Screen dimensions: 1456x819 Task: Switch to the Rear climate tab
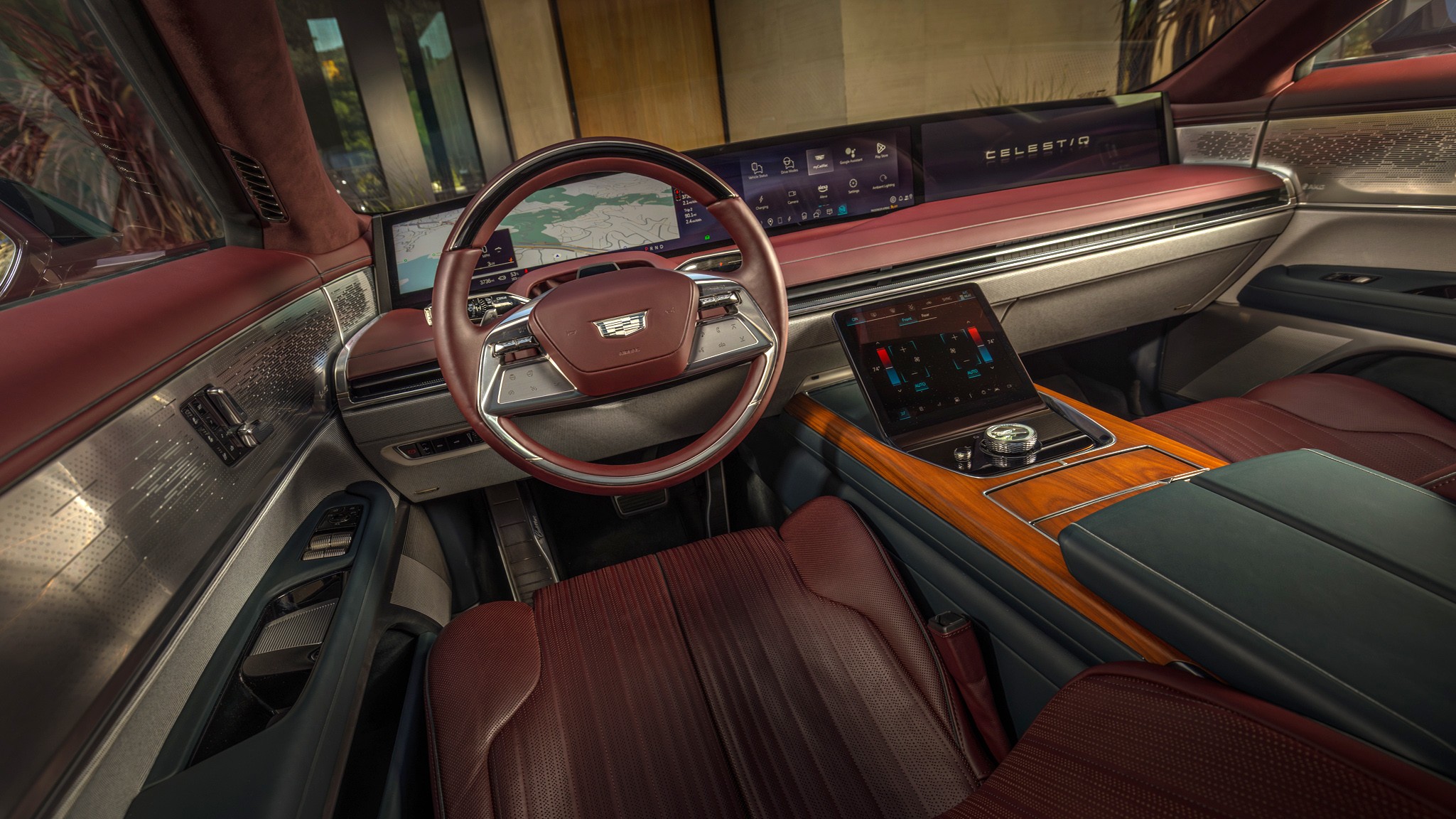[x=925, y=316]
